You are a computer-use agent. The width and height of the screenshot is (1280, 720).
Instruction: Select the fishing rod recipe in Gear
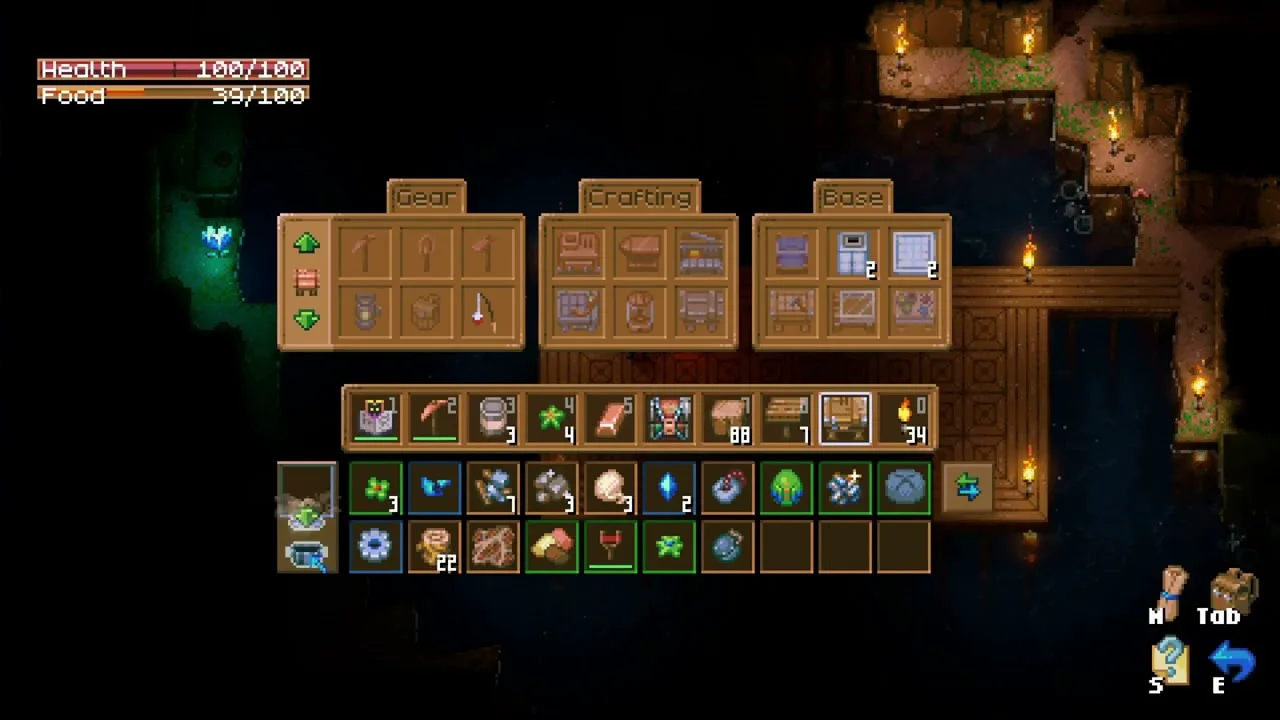pos(484,312)
